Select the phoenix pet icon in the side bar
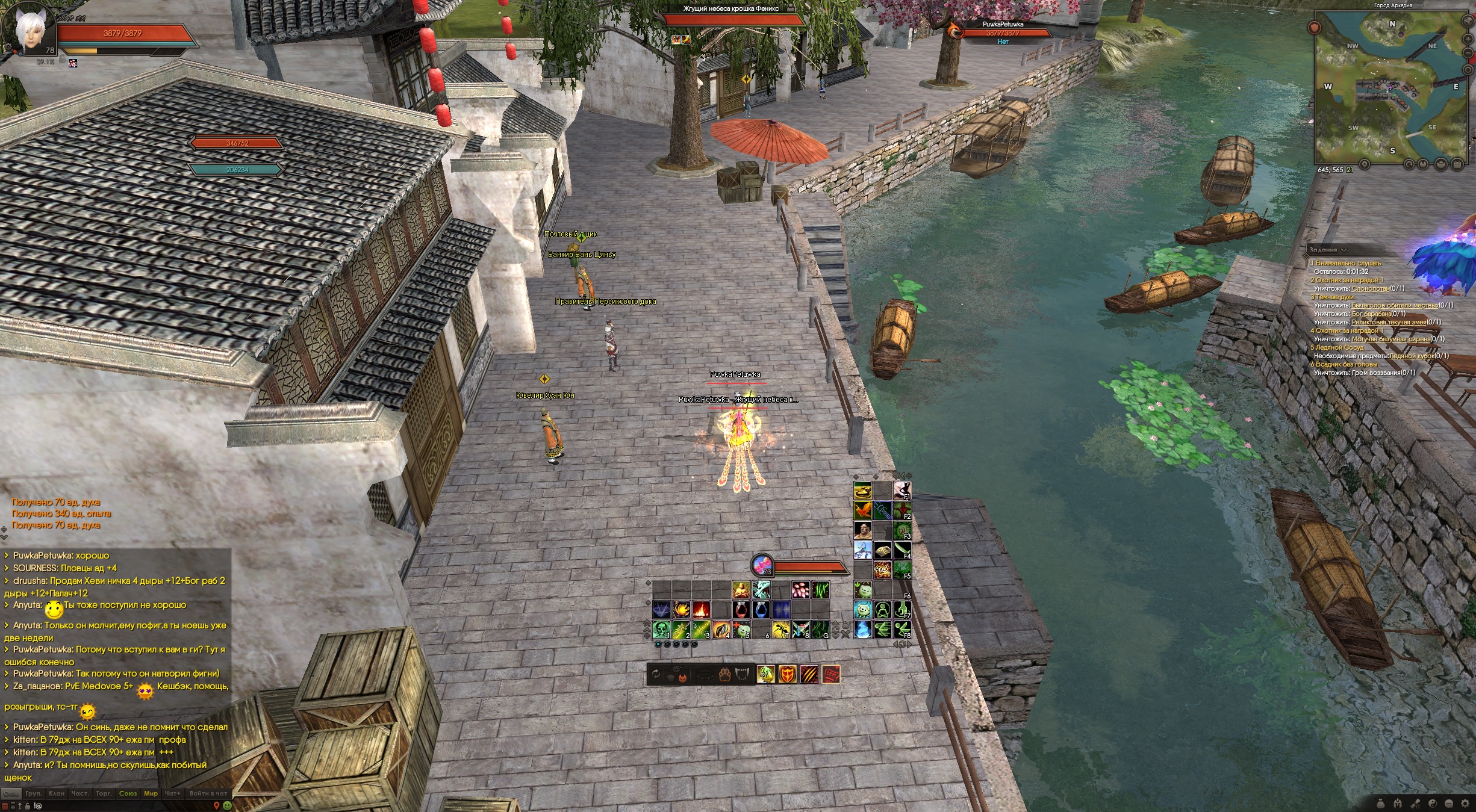 [862, 511]
